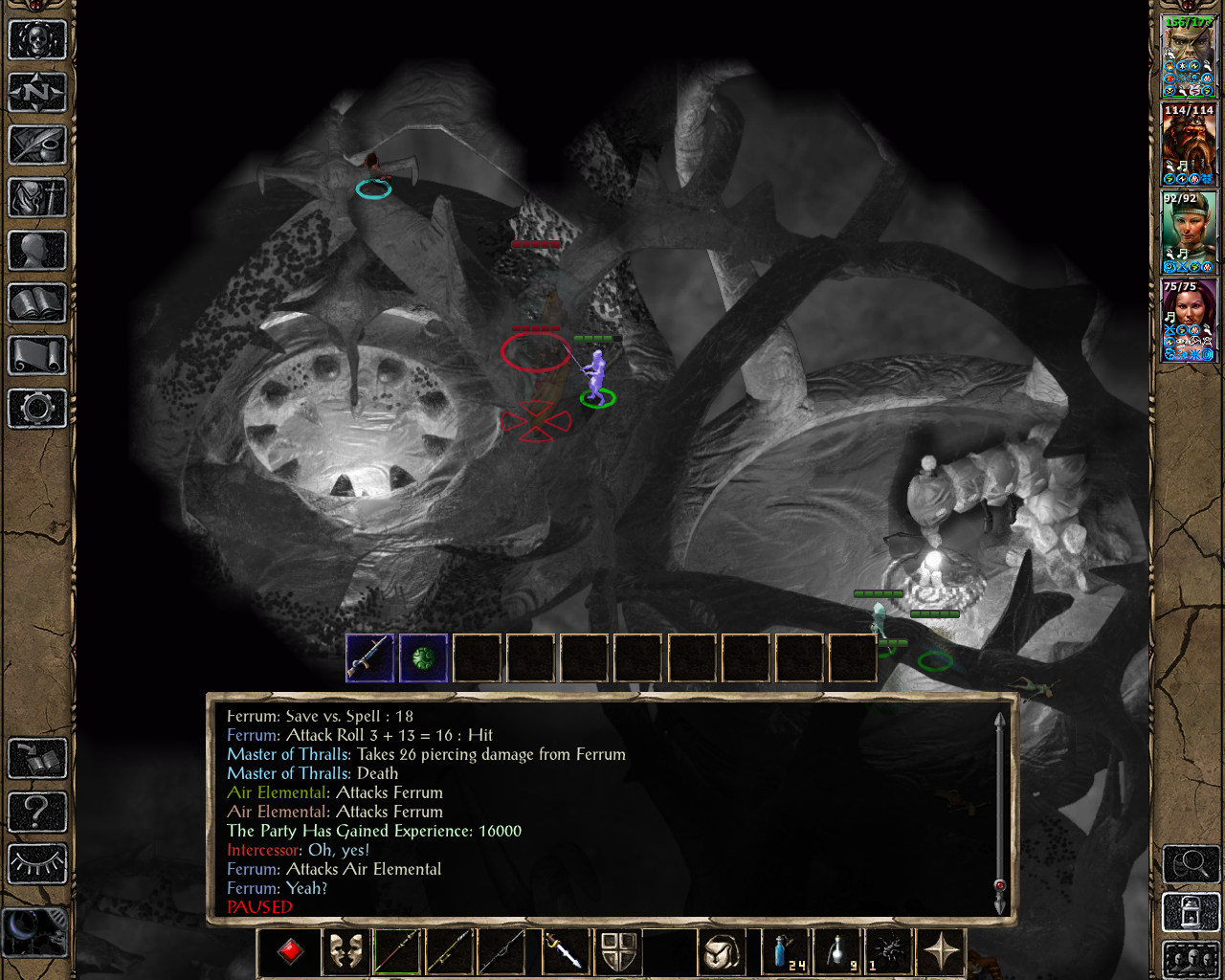Open special abilities via the star icon
The height and width of the screenshot is (980, 1225).
[941, 950]
